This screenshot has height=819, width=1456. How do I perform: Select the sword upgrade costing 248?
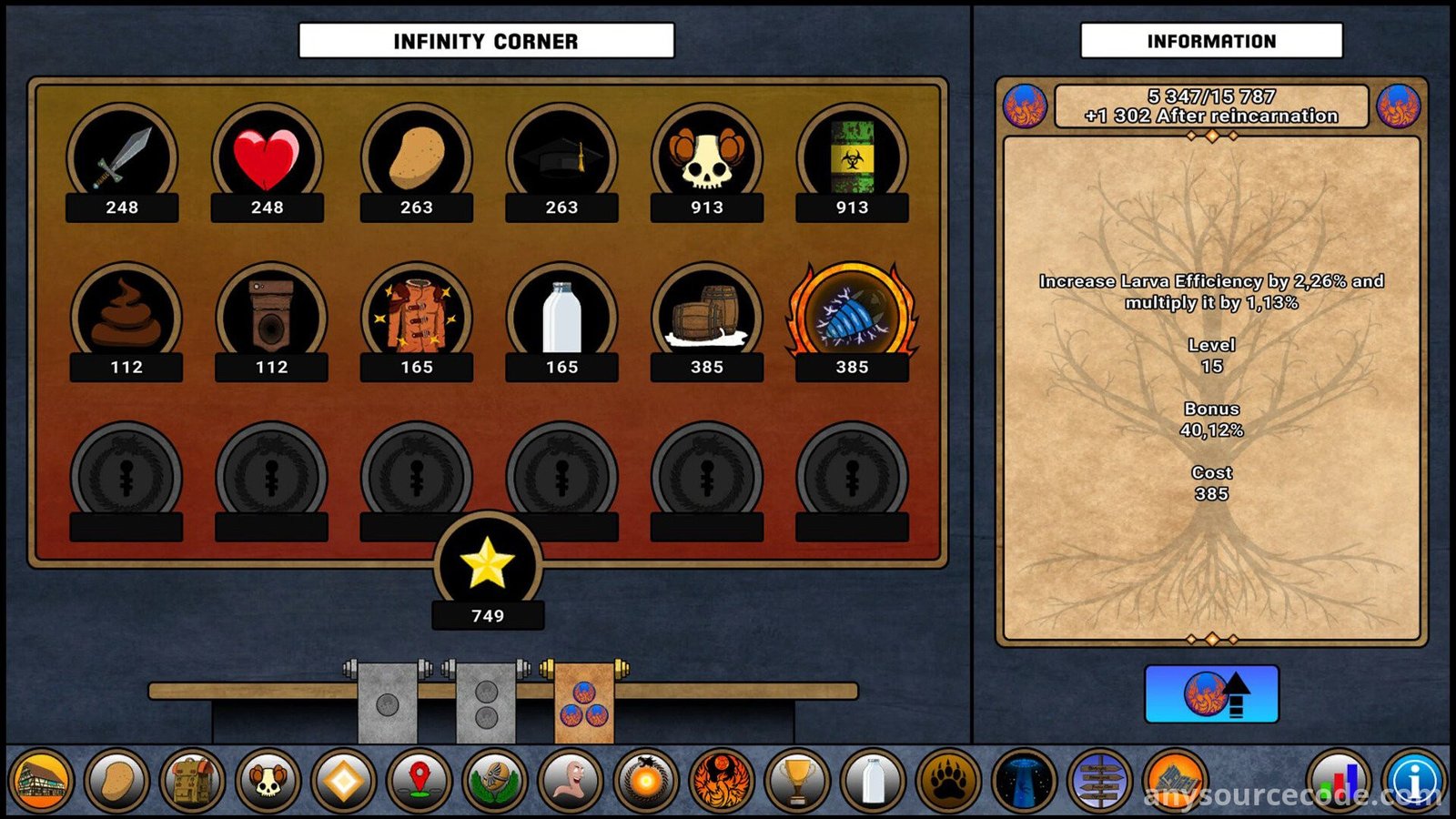(x=122, y=159)
